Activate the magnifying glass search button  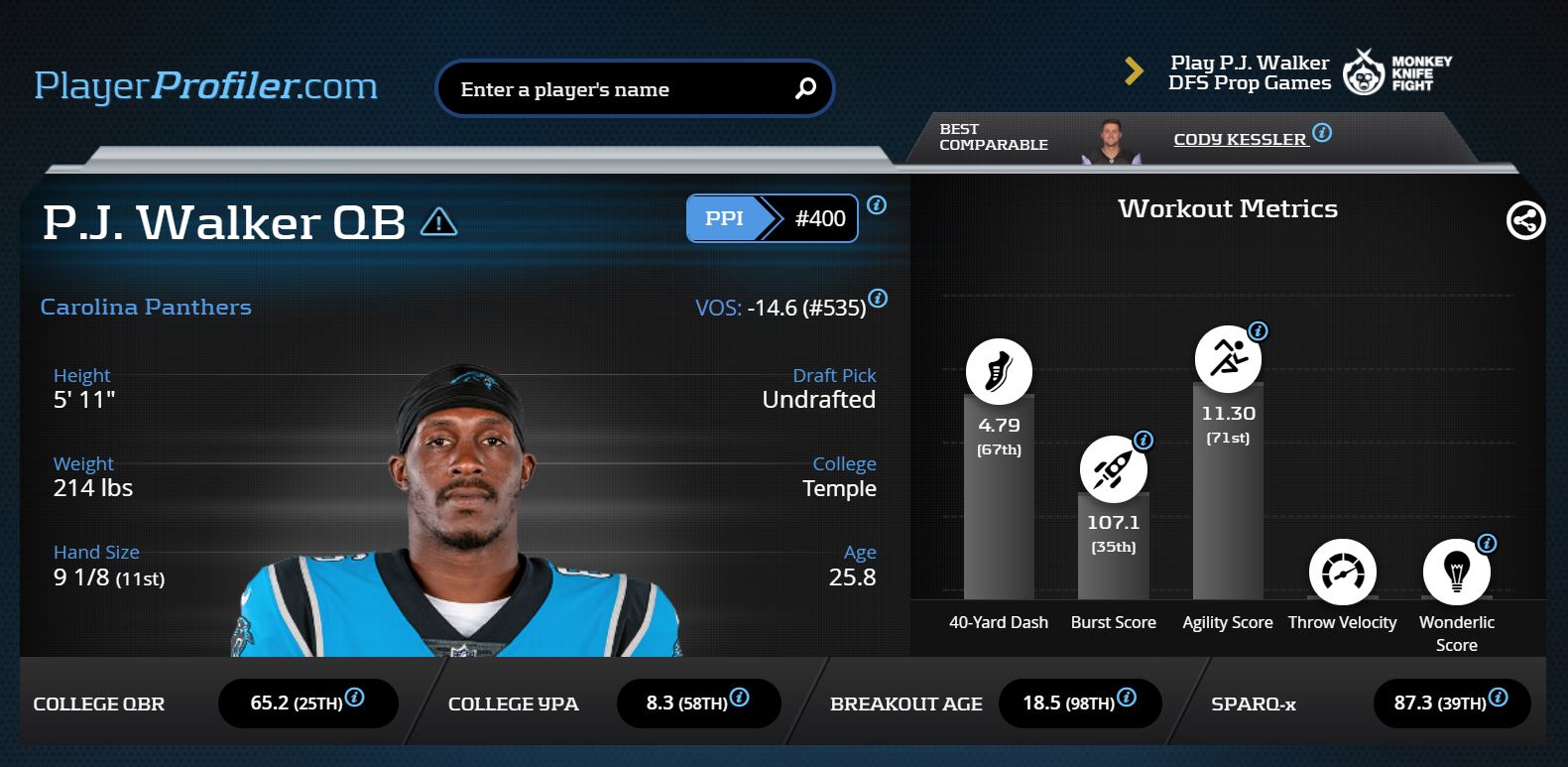pyautogui.click(x=805, y=89)
